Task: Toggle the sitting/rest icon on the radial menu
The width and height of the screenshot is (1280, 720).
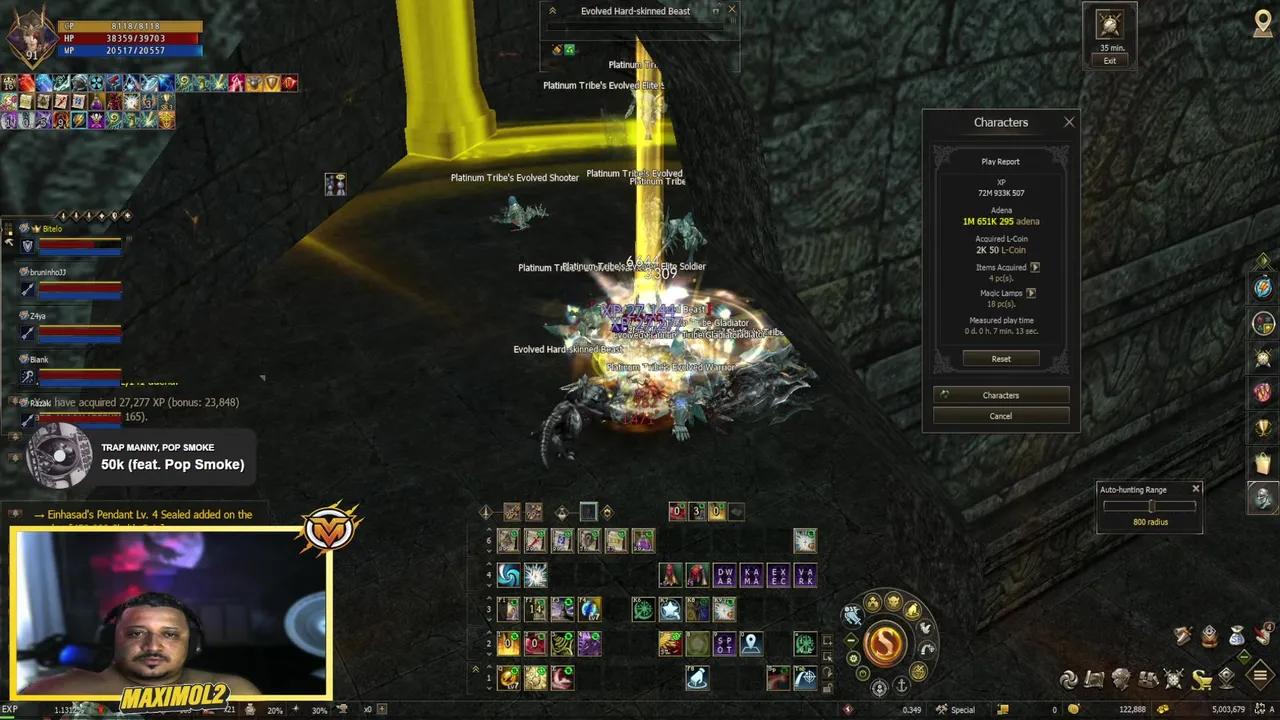Action: (911, 611)
